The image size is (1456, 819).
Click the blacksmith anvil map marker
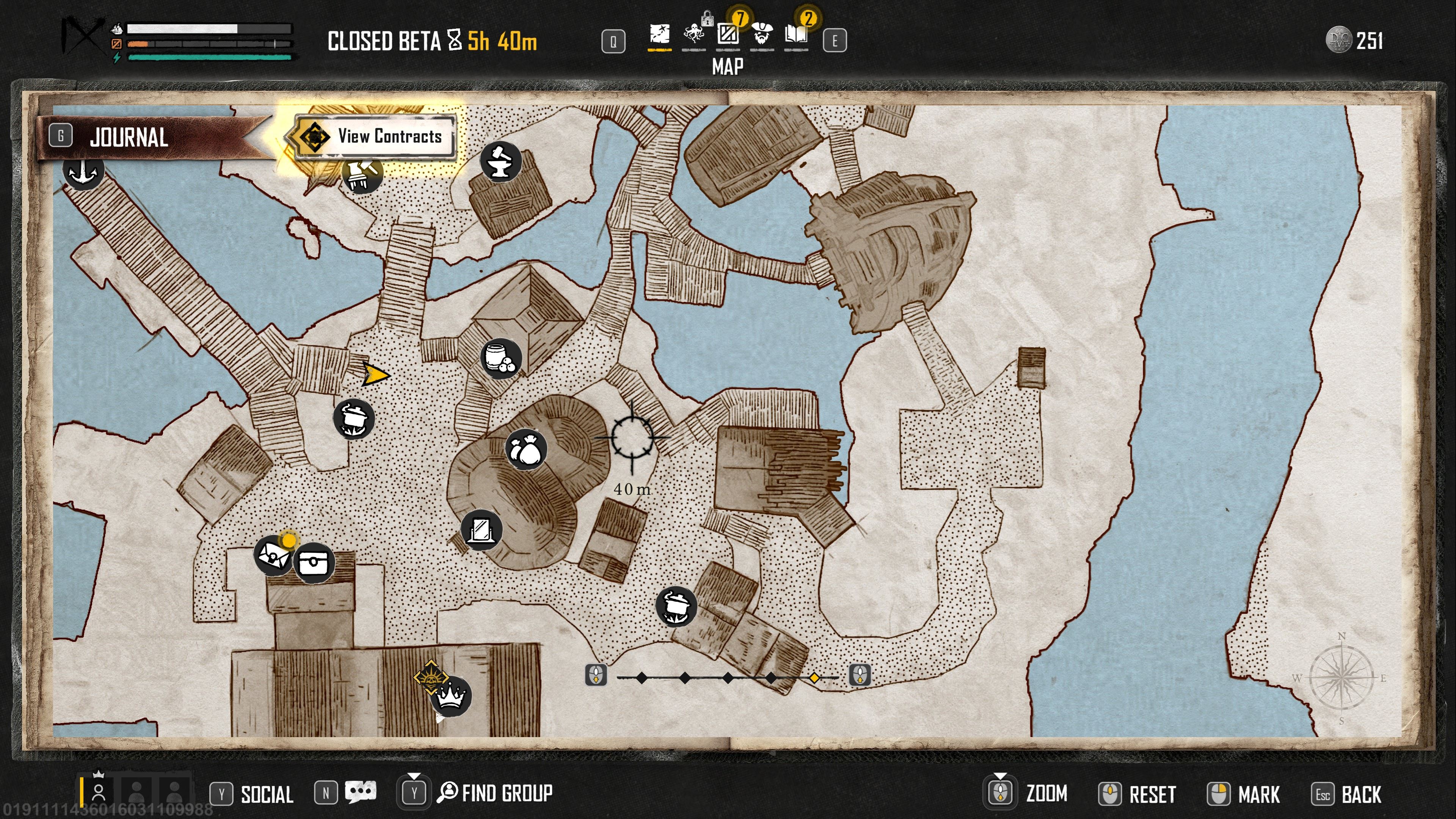pos(500,161)
